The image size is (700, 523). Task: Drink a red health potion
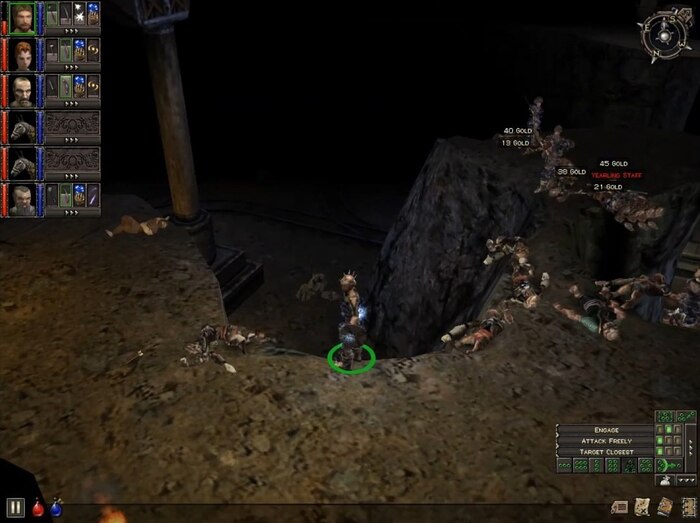point(37,508)
